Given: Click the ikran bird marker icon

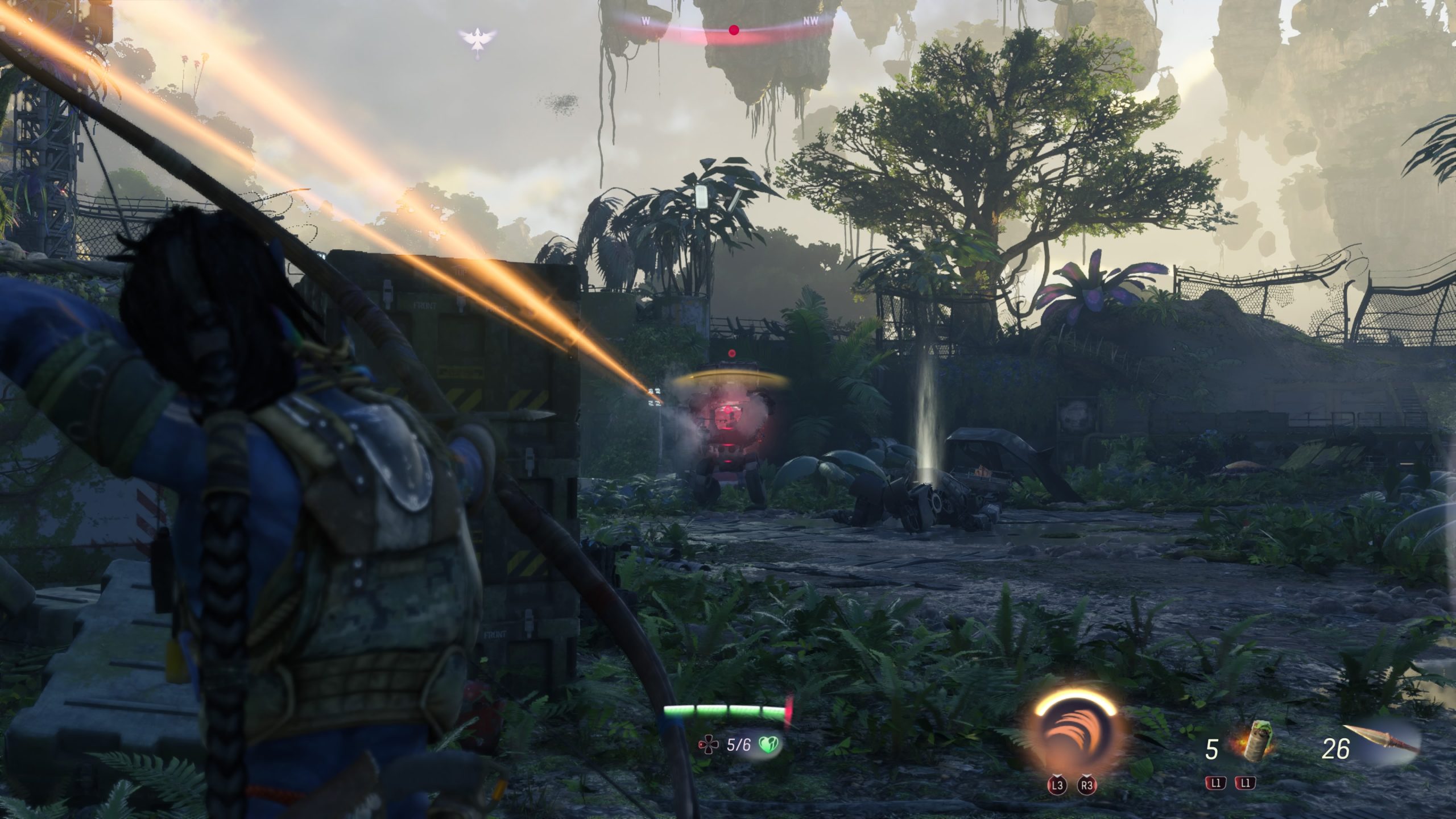Looking at the screenshot, I should point(478,40).
